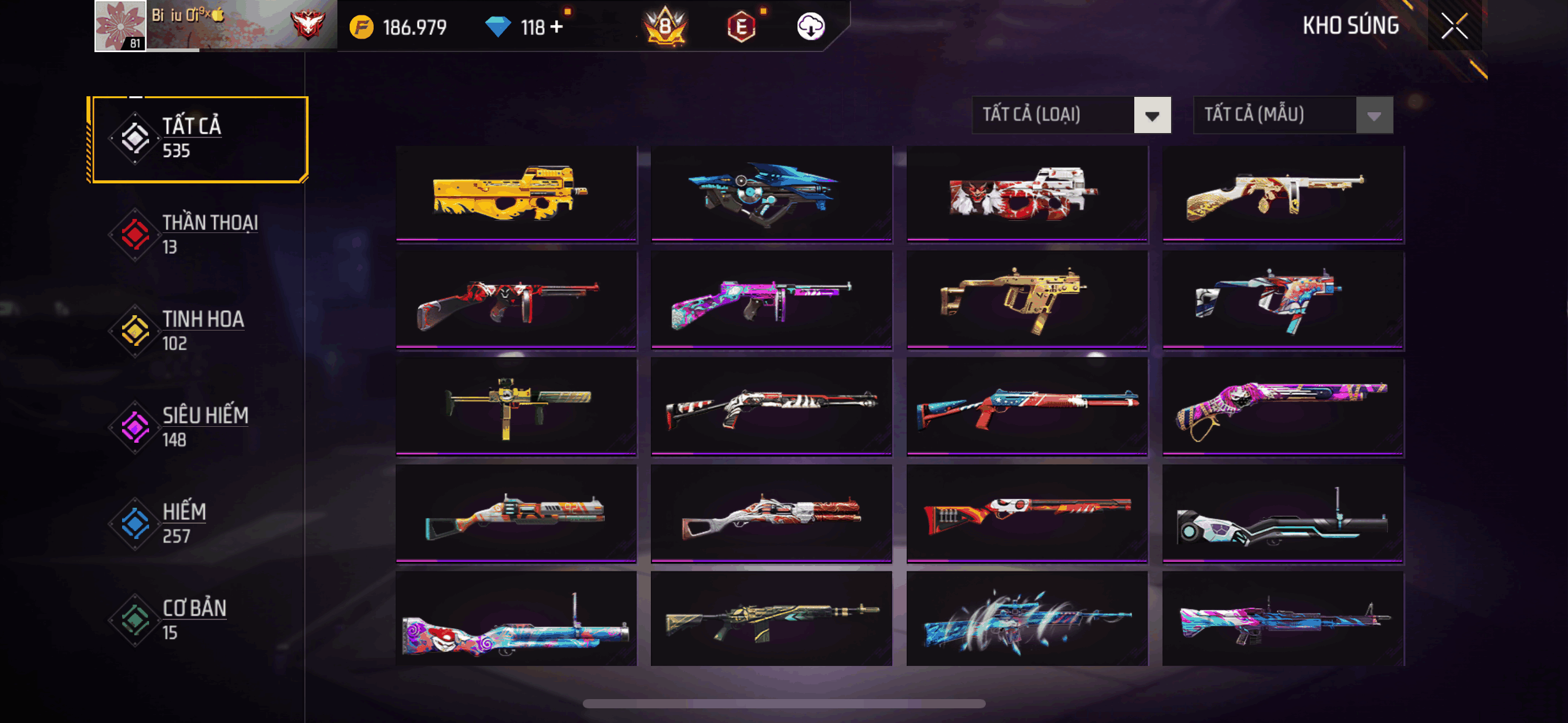Choose the blue futuristic gun skin
This screenshot has width=1568, height=723.
(771, 193)
